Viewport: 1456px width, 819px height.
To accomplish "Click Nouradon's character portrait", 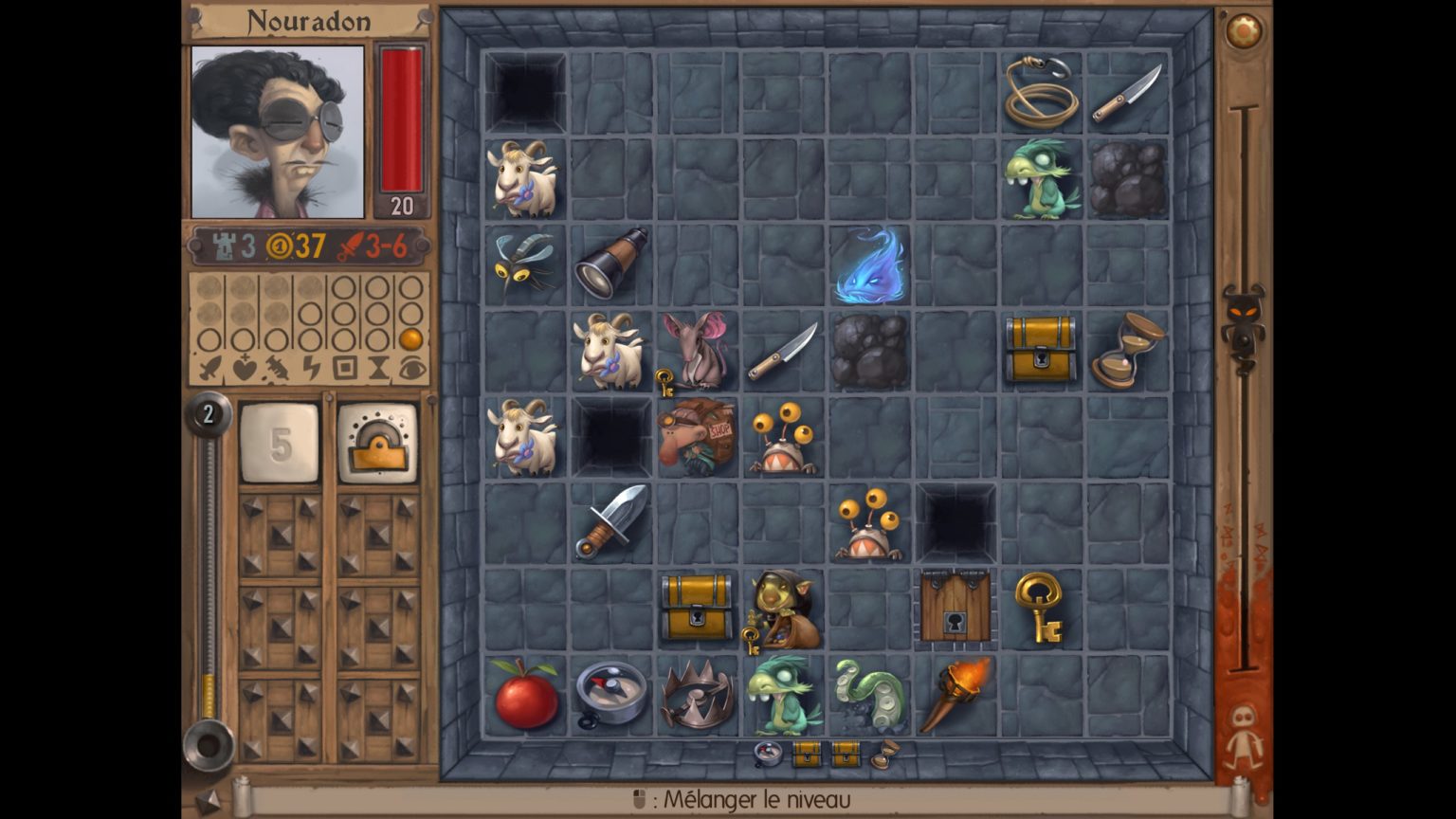I will coord(278,126).
